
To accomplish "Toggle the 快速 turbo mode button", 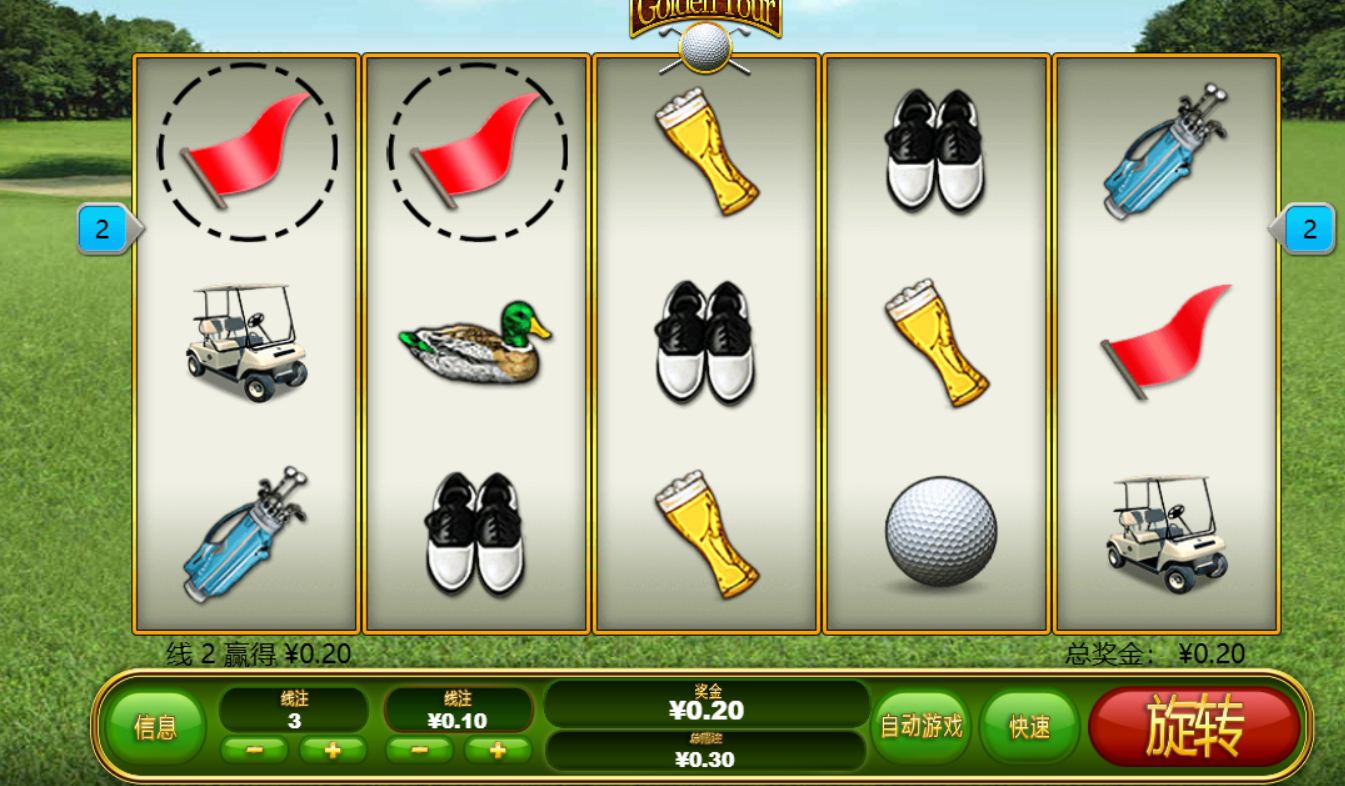I will pos(1029,727).
